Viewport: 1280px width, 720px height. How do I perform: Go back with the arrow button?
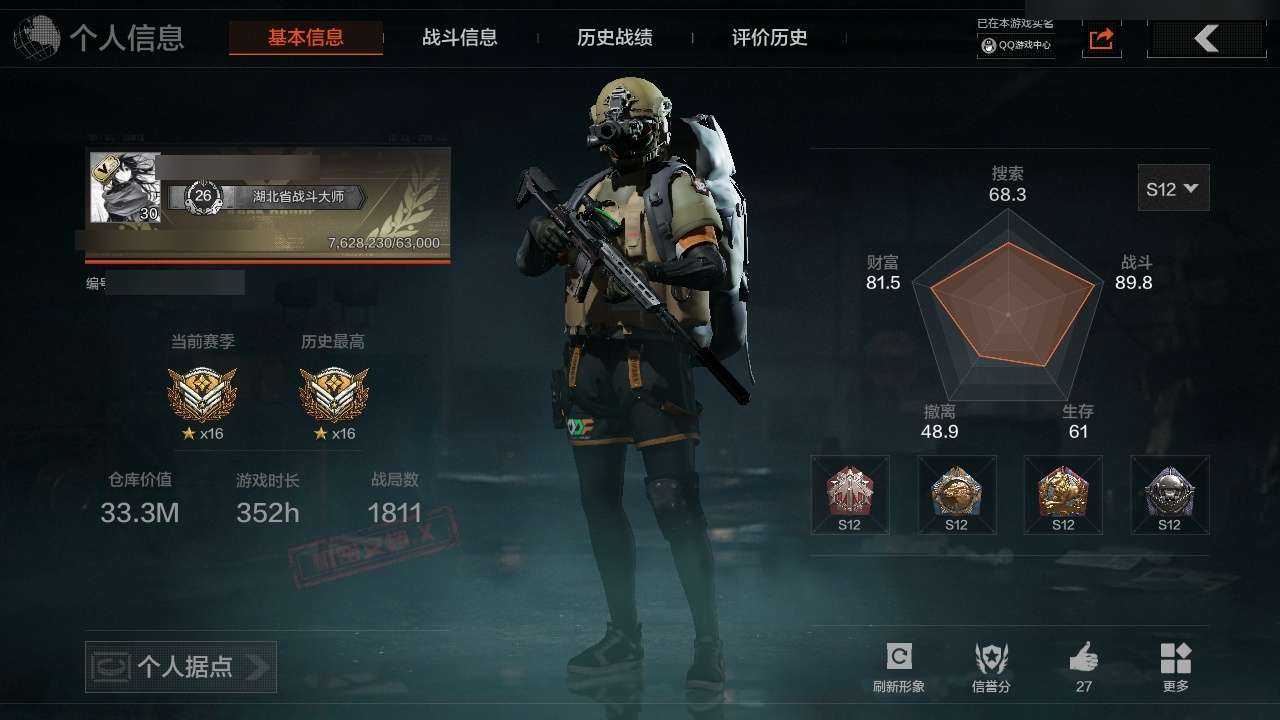(1206, 39)
